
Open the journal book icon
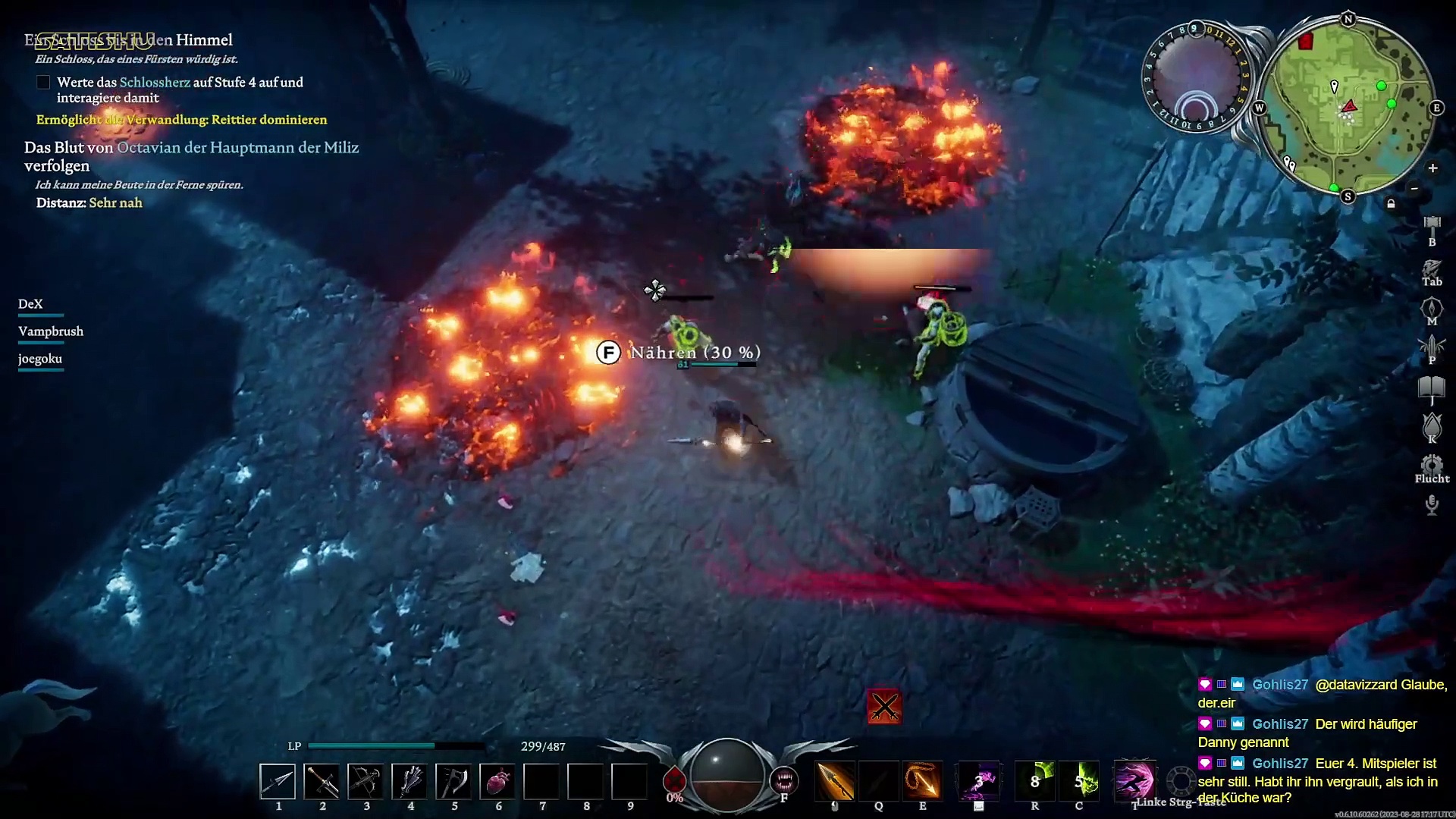[1432, 388]
